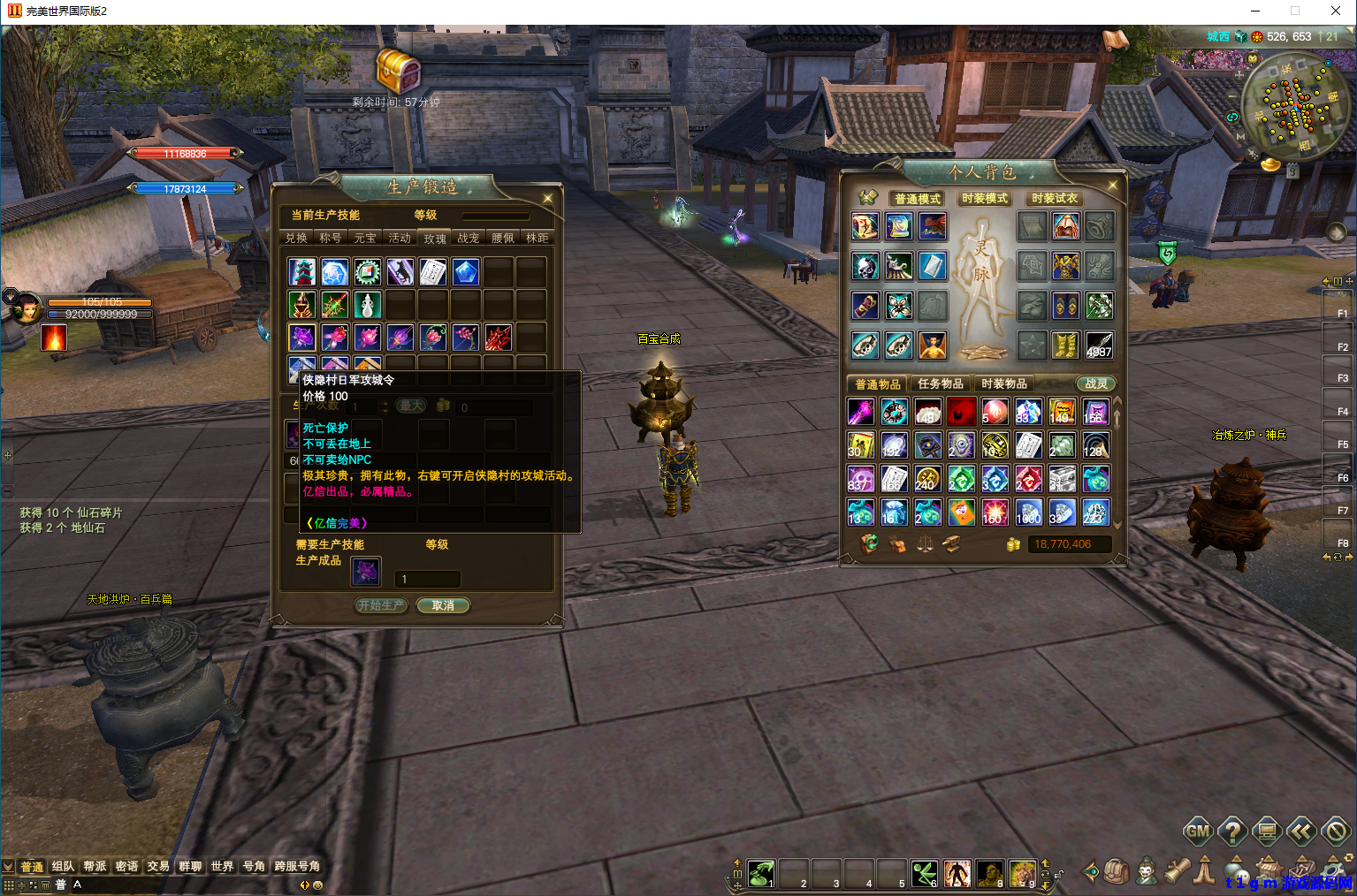
Task: Open the 元宝 tab
Action: pos(365,238)
